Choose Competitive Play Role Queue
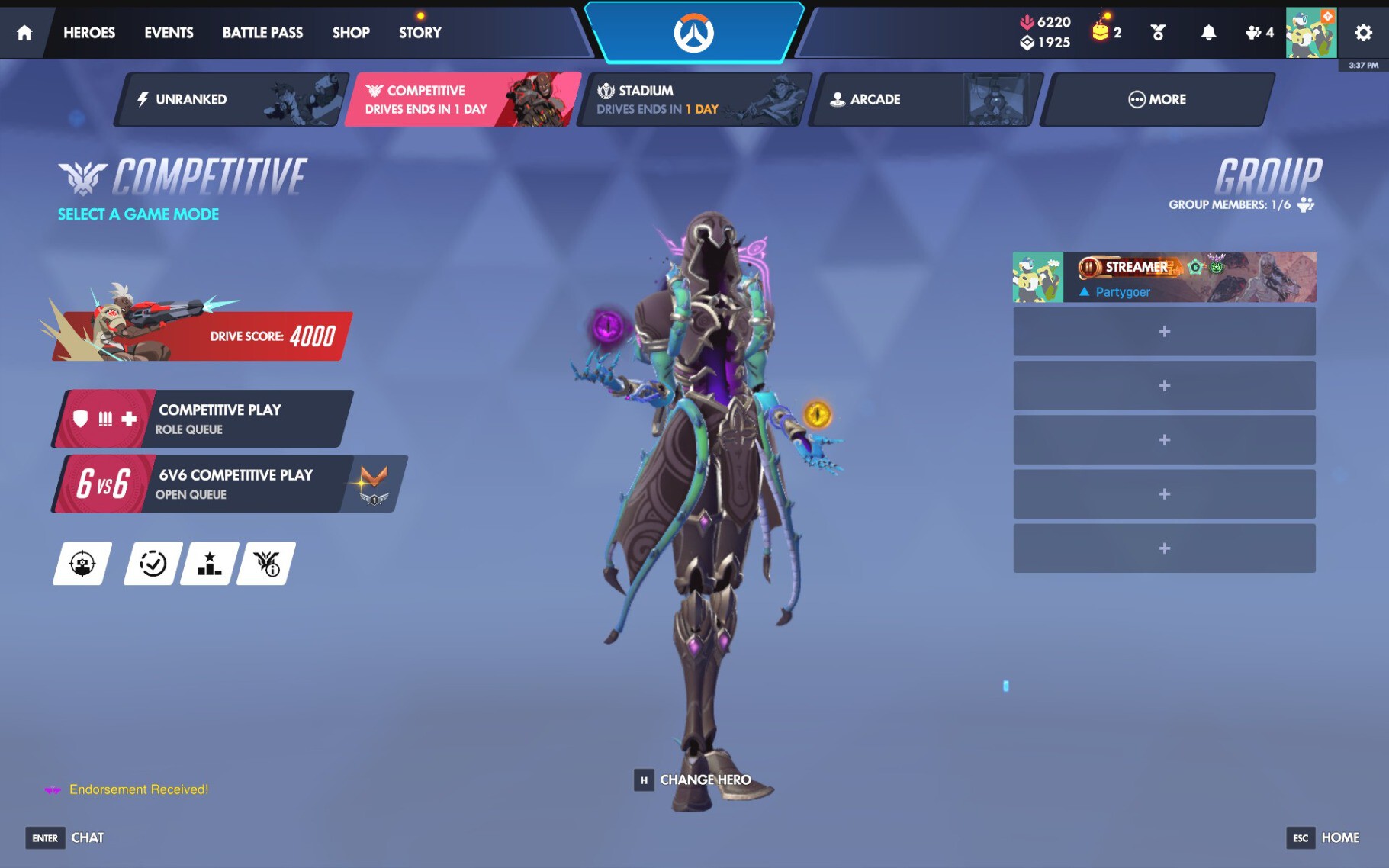The height and width of the screenshot is (868, 1389). tap(204, 419)
